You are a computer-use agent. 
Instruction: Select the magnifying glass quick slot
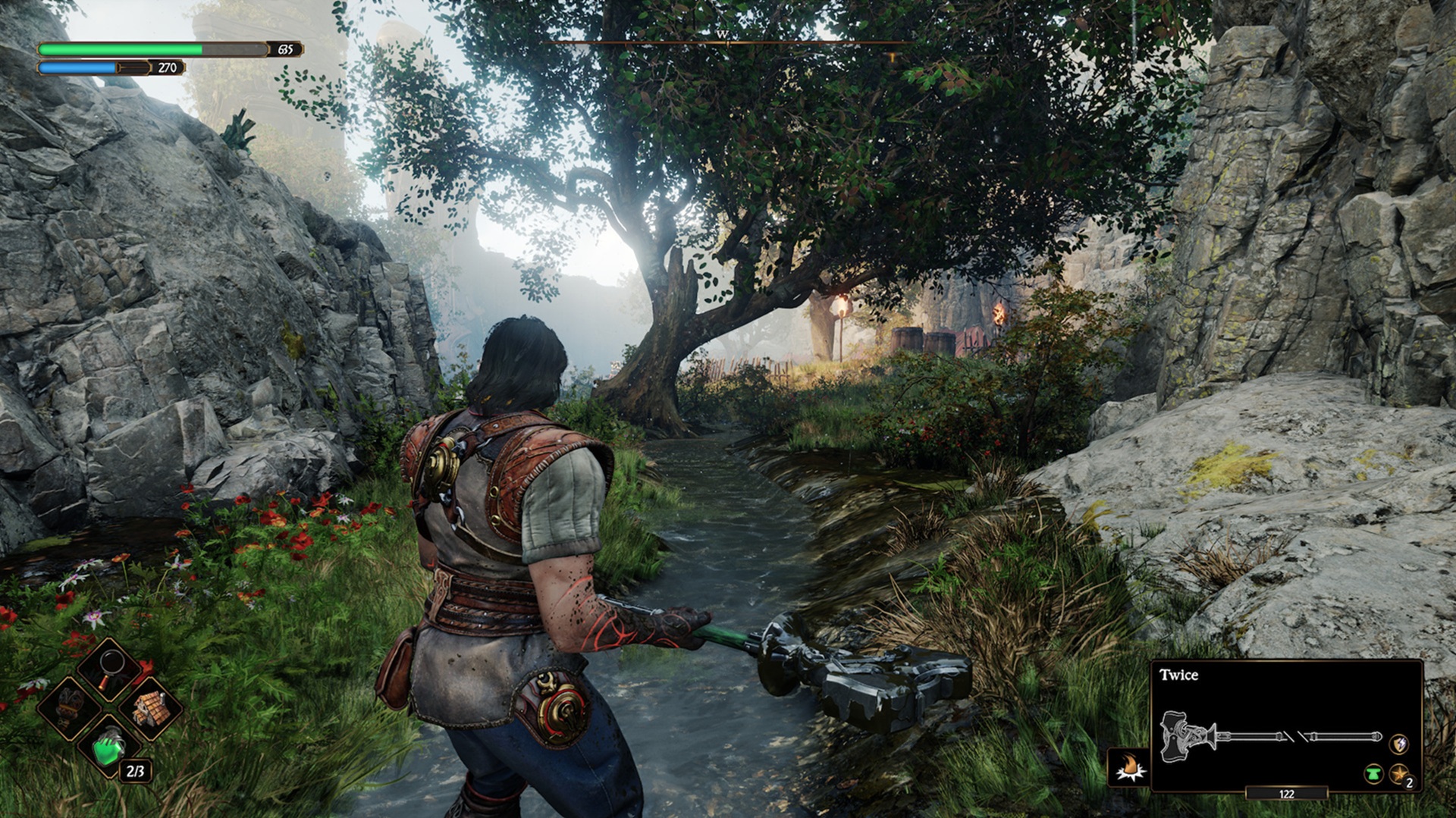111,668
